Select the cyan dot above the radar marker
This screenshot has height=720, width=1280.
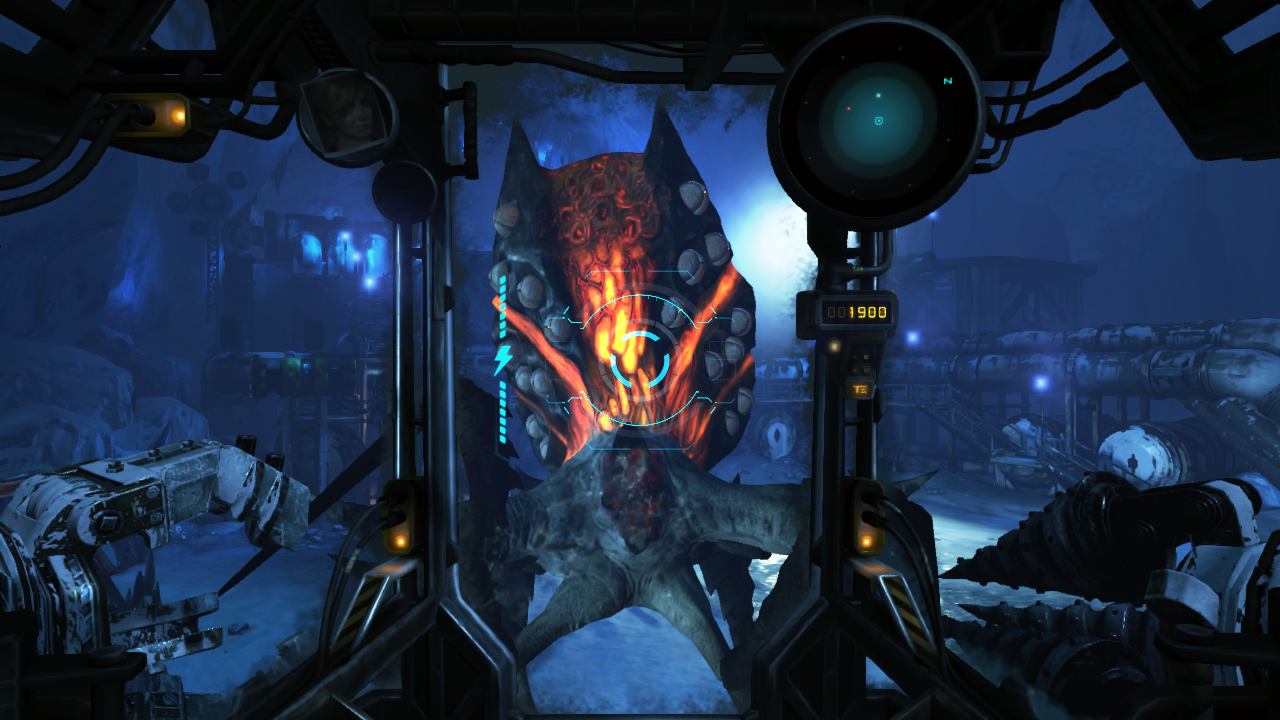coord(878,94)
